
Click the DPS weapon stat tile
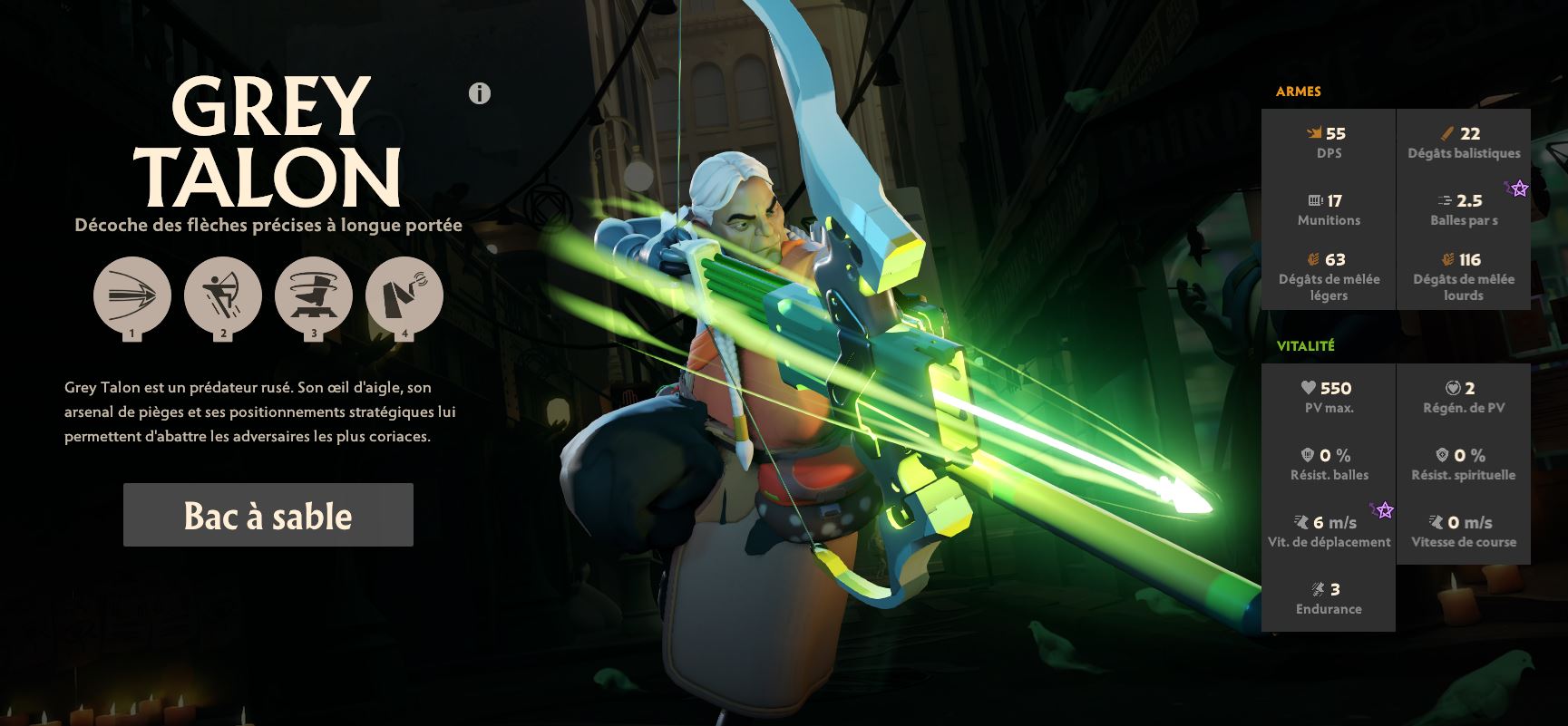pyautogui.click(x=1329, y=142)
